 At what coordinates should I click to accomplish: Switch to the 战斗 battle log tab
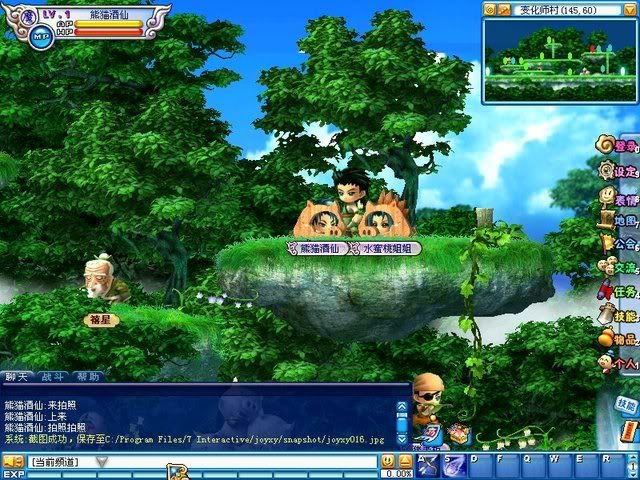tap(51, 377)
